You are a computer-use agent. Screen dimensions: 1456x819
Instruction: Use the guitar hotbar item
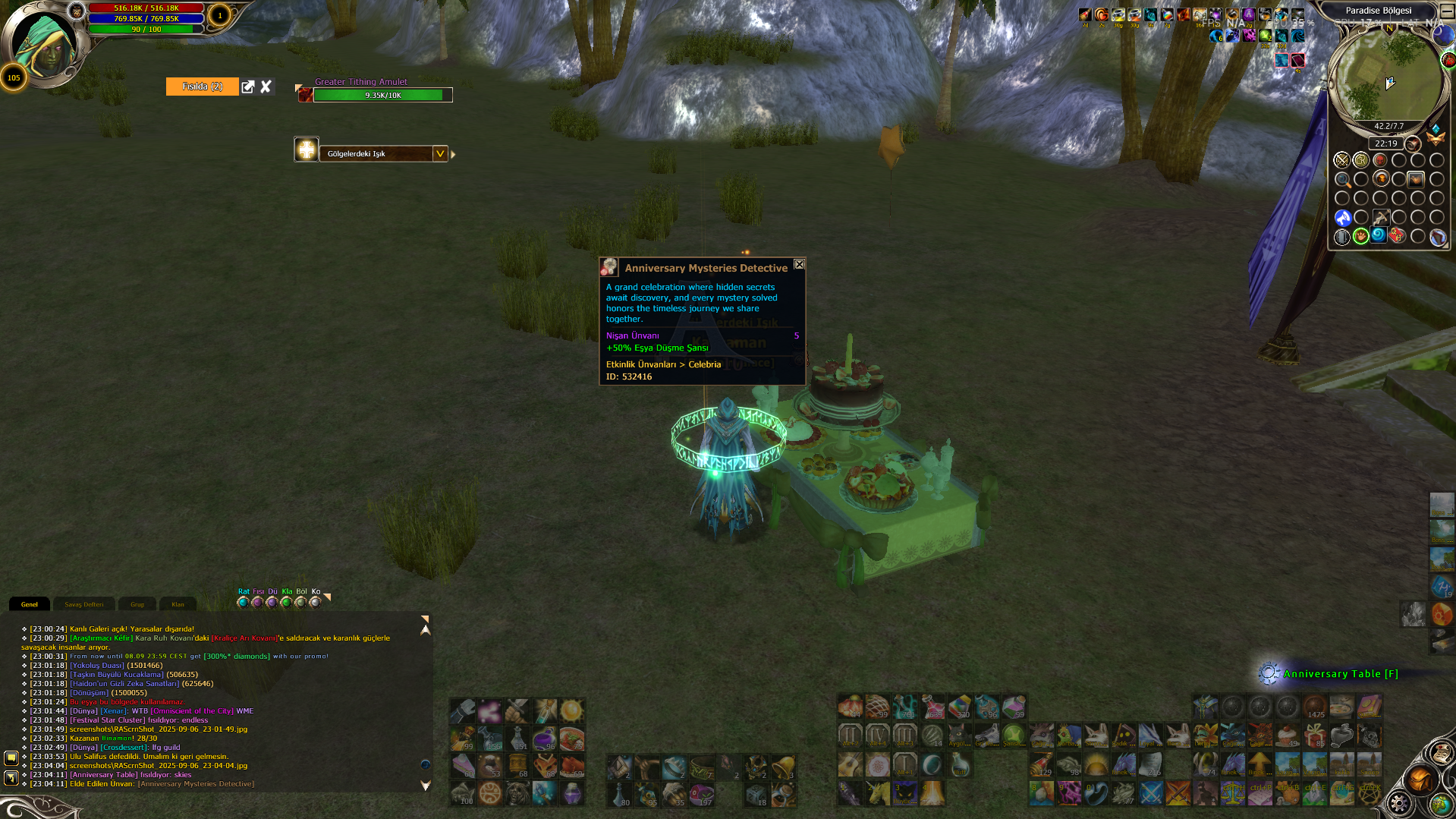click(850, 766)
